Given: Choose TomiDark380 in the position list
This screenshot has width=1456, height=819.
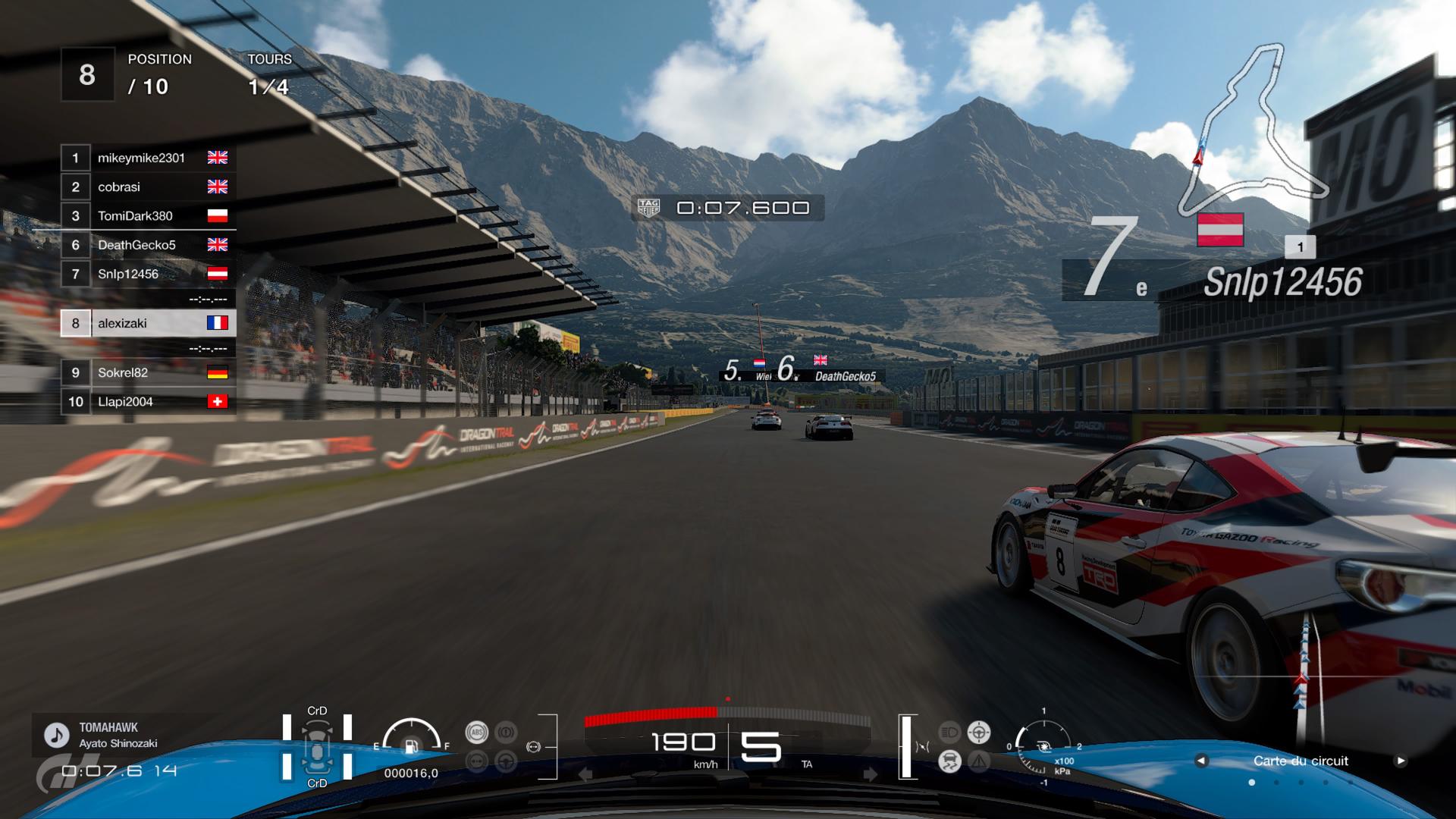Looking at the screenshot, I should point(149,216).
